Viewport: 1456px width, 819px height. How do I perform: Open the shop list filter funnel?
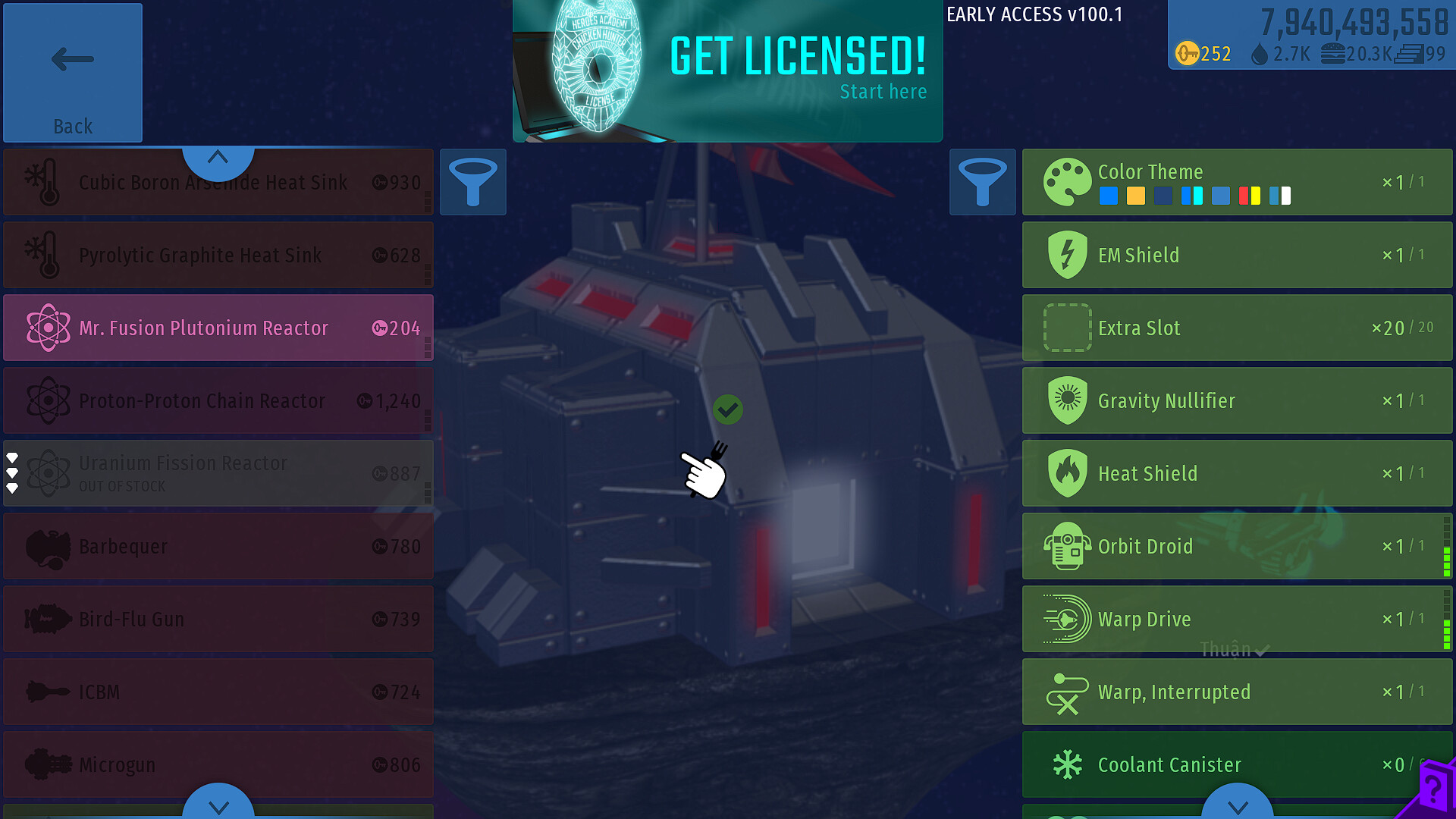473,182
